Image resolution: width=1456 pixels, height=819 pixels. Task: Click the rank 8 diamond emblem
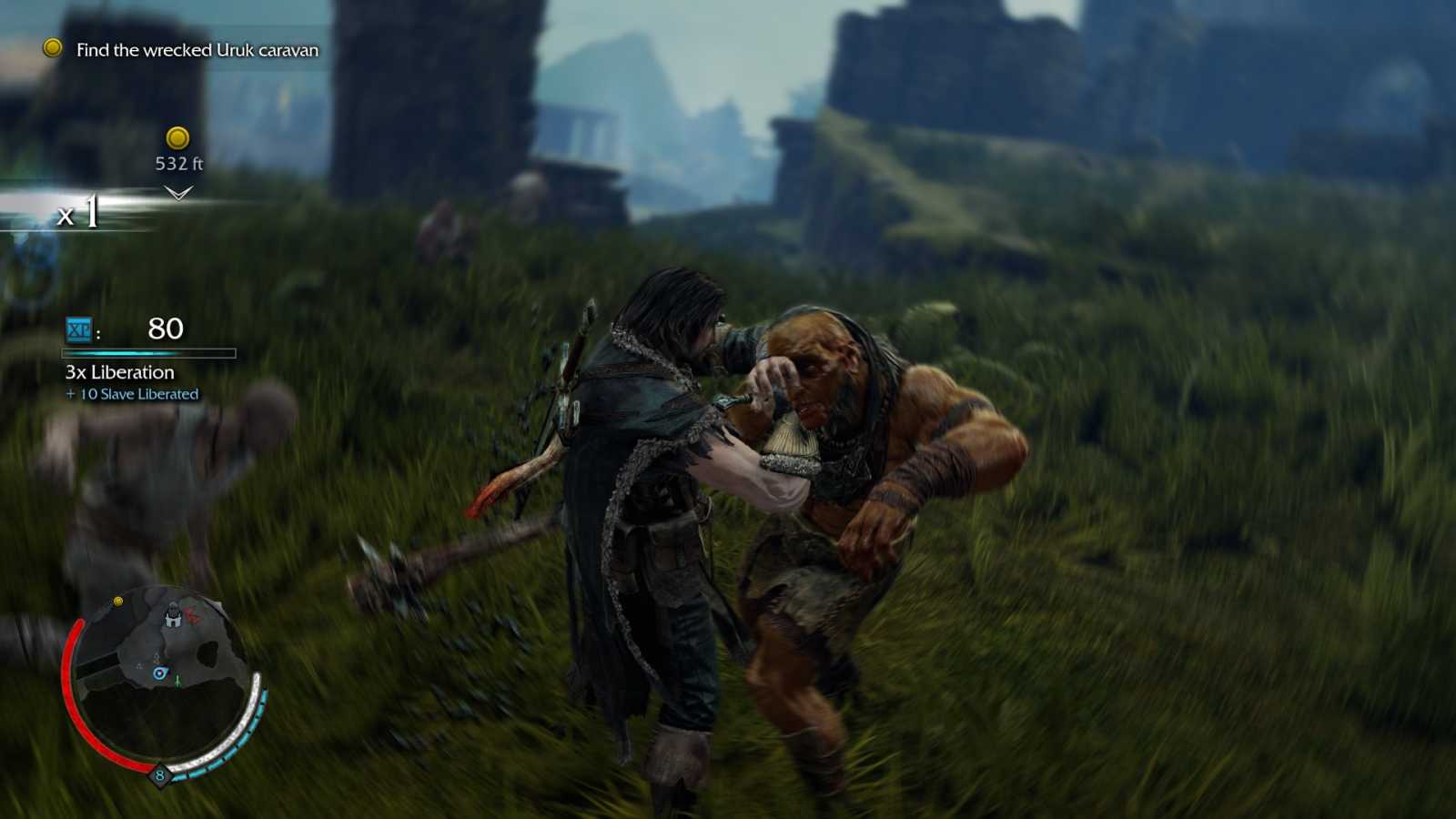tap(160, 774)
